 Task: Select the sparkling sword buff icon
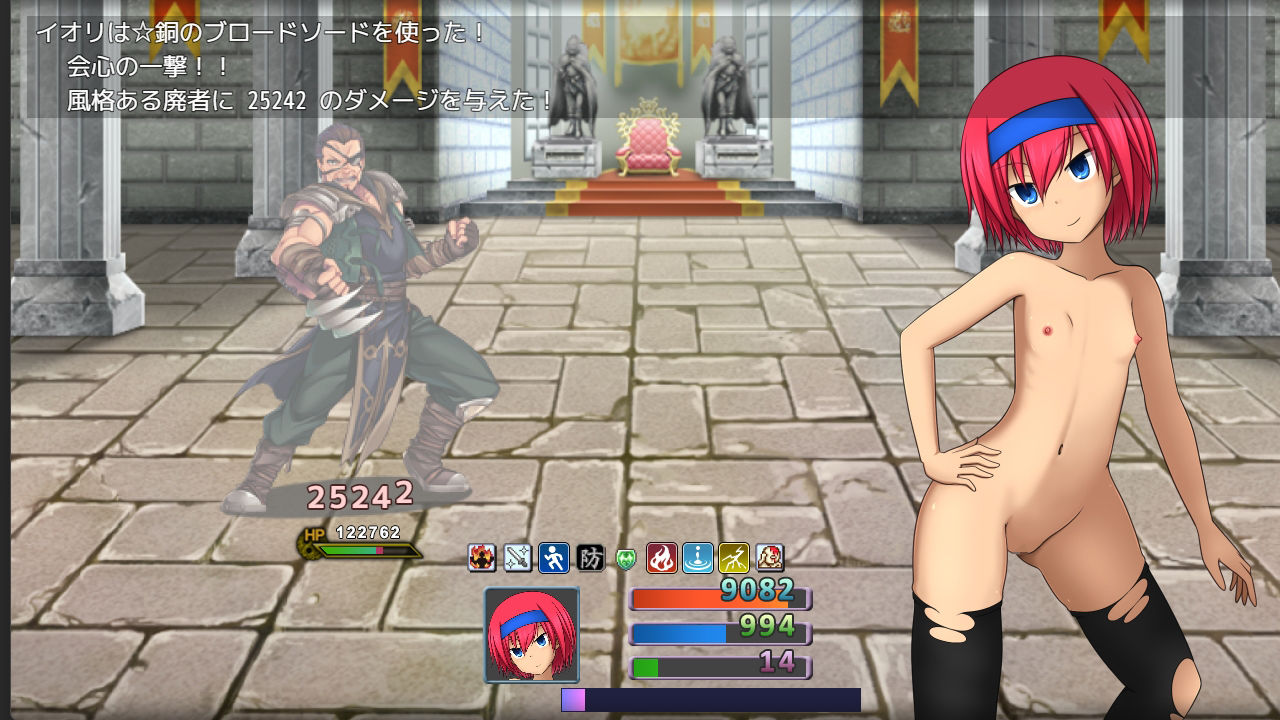[518, 558]
